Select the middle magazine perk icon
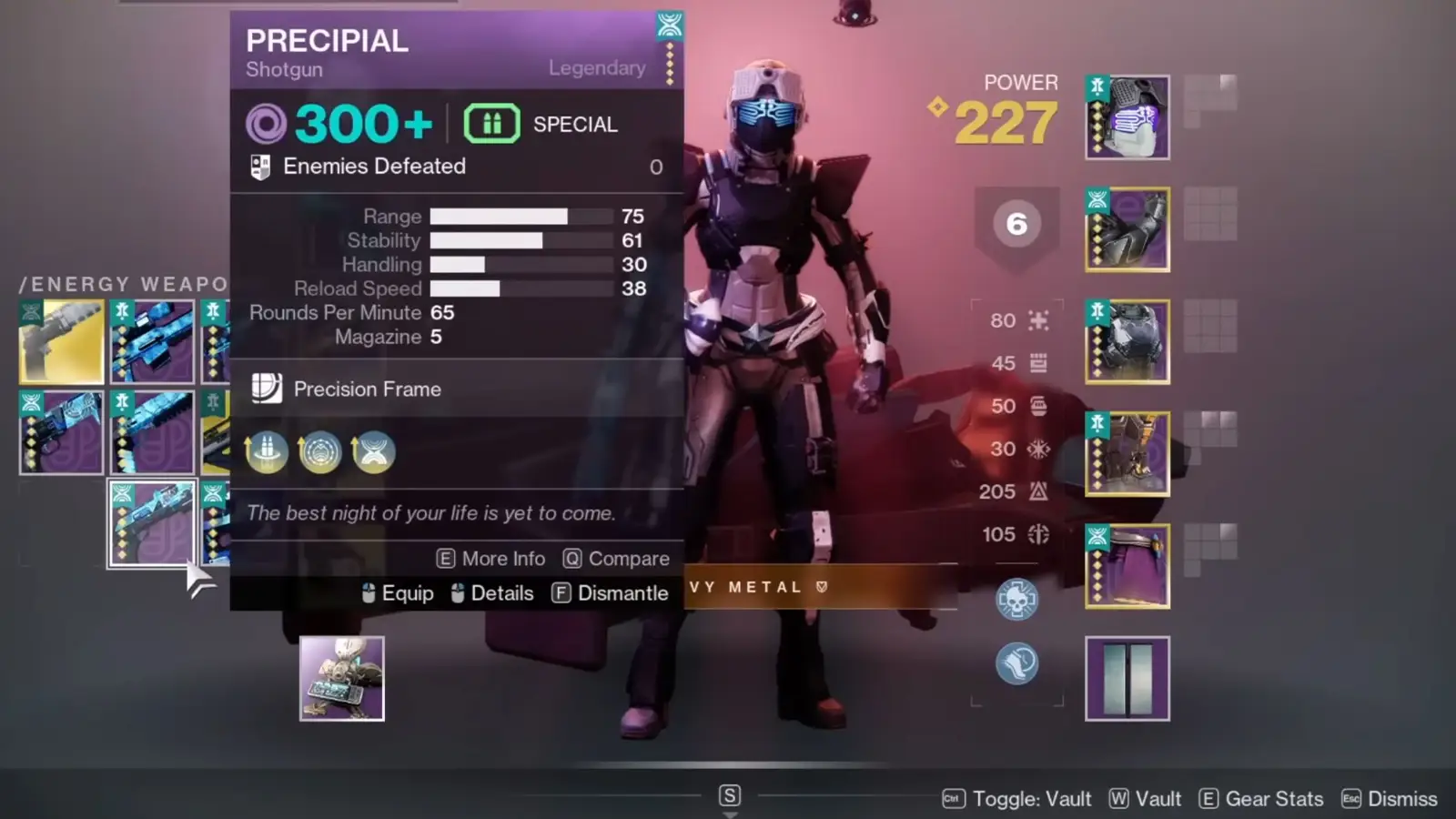The image size is (1456, 819). (320, 452)
